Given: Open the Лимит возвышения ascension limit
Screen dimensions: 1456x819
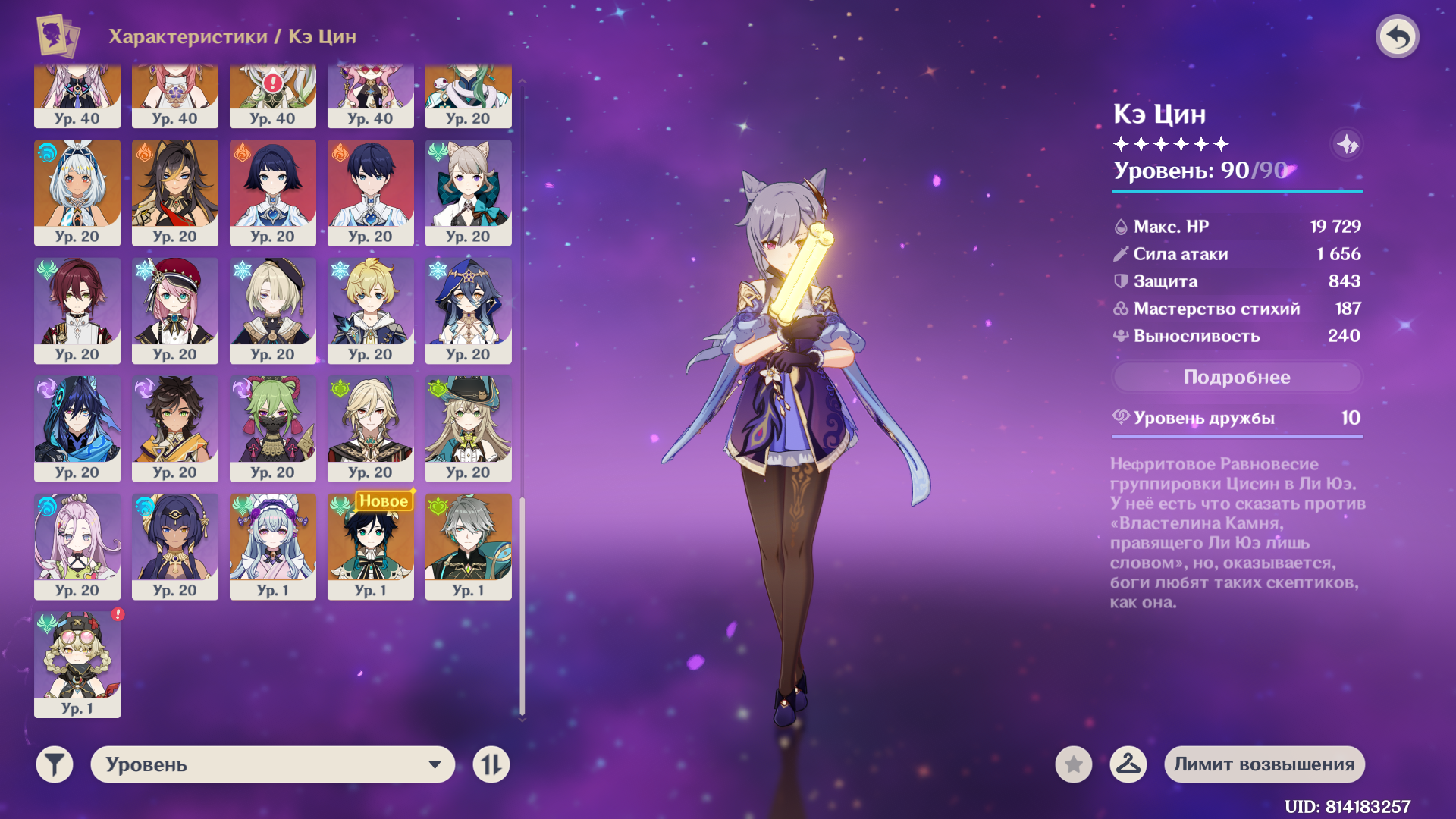Looking at the screenshot, I should [x=1264, y=764].
